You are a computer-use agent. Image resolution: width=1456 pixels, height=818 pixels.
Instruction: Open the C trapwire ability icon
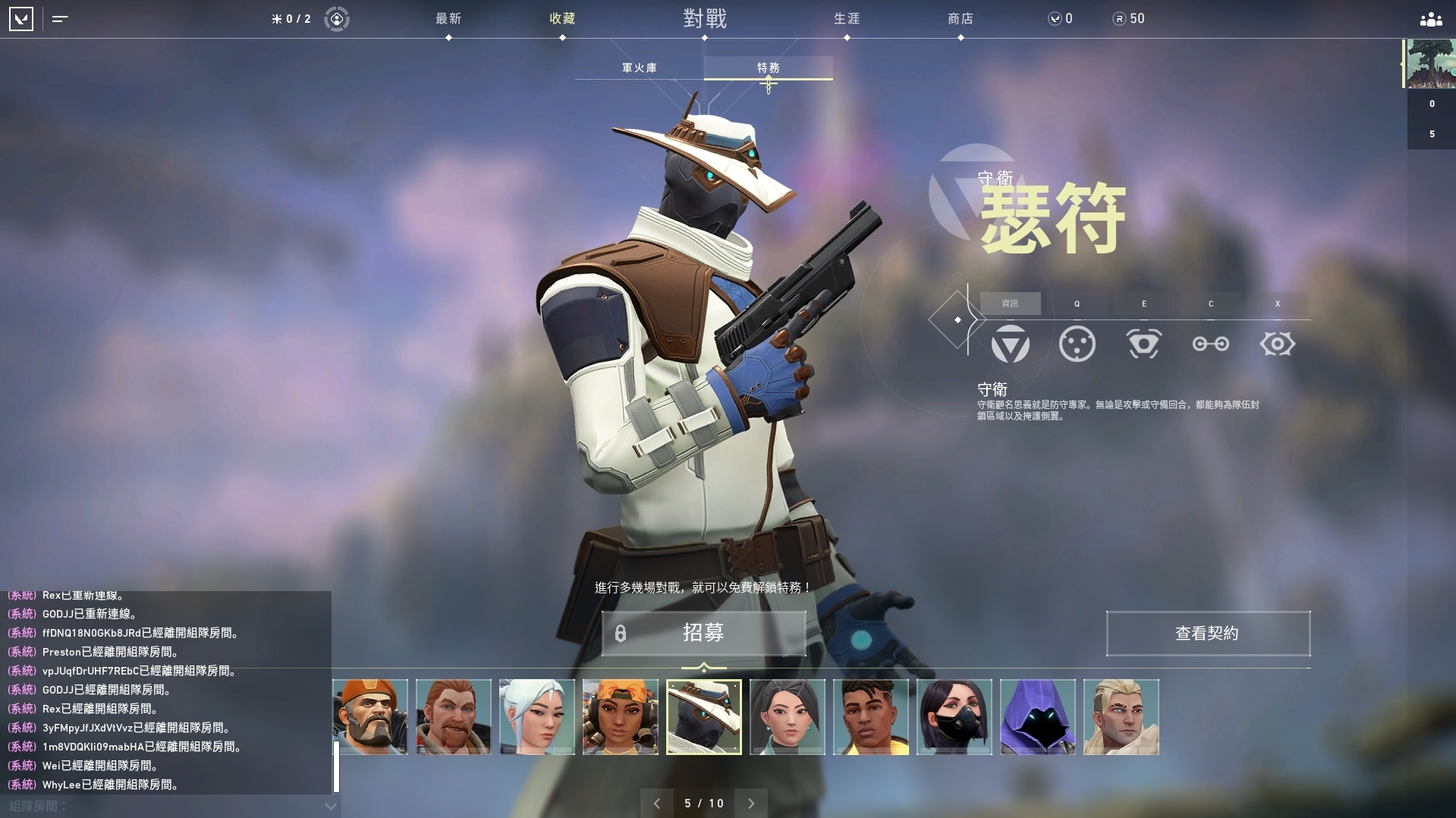tap(1210, 344)
